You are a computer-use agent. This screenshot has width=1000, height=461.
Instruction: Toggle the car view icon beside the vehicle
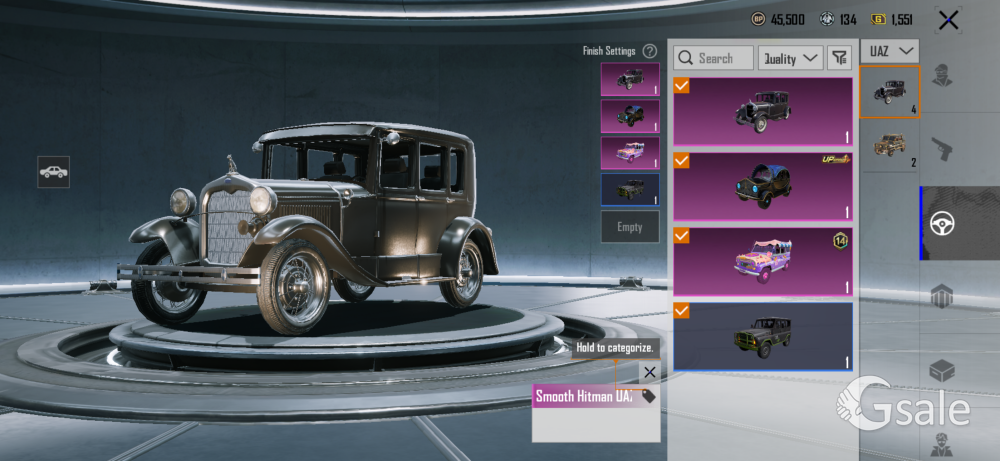[x=54, y=172]
